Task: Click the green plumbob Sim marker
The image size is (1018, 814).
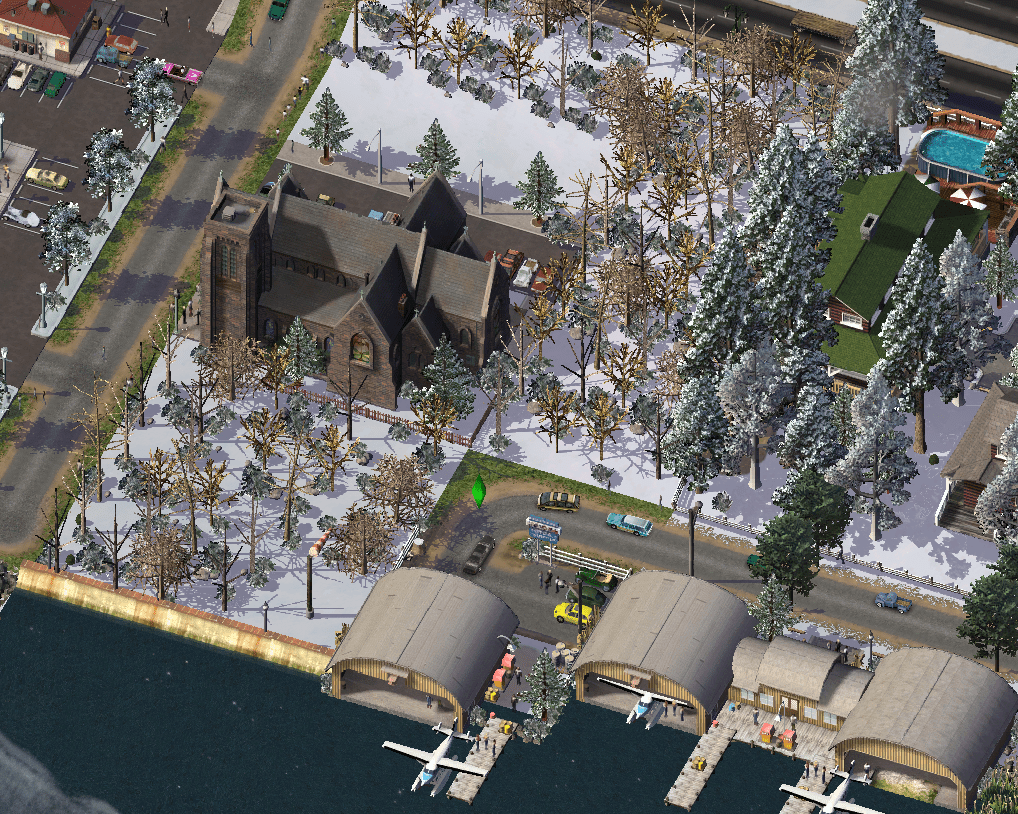Action: click(x=479, y=490)
